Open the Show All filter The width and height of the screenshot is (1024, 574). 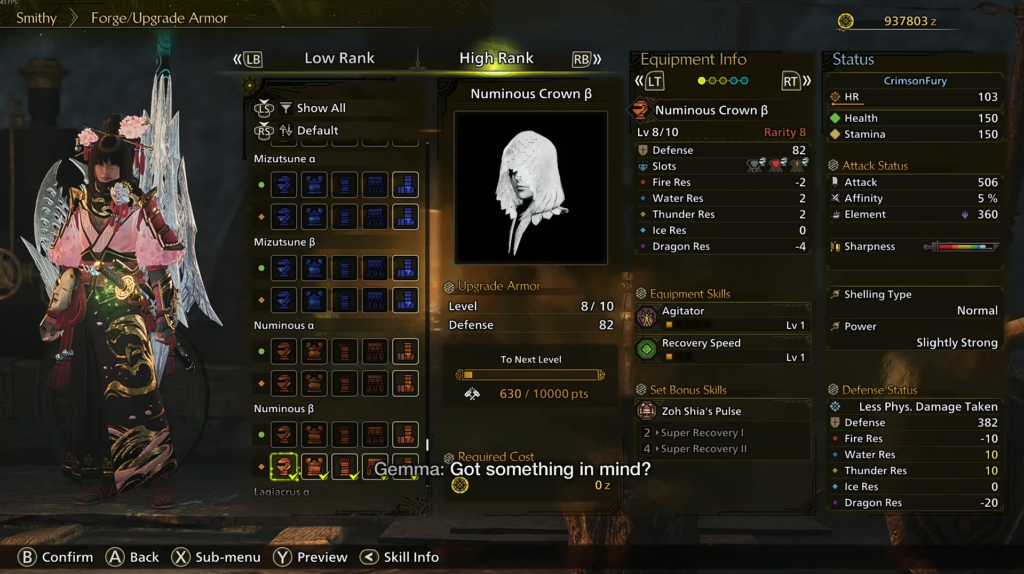tap(320, 108)
